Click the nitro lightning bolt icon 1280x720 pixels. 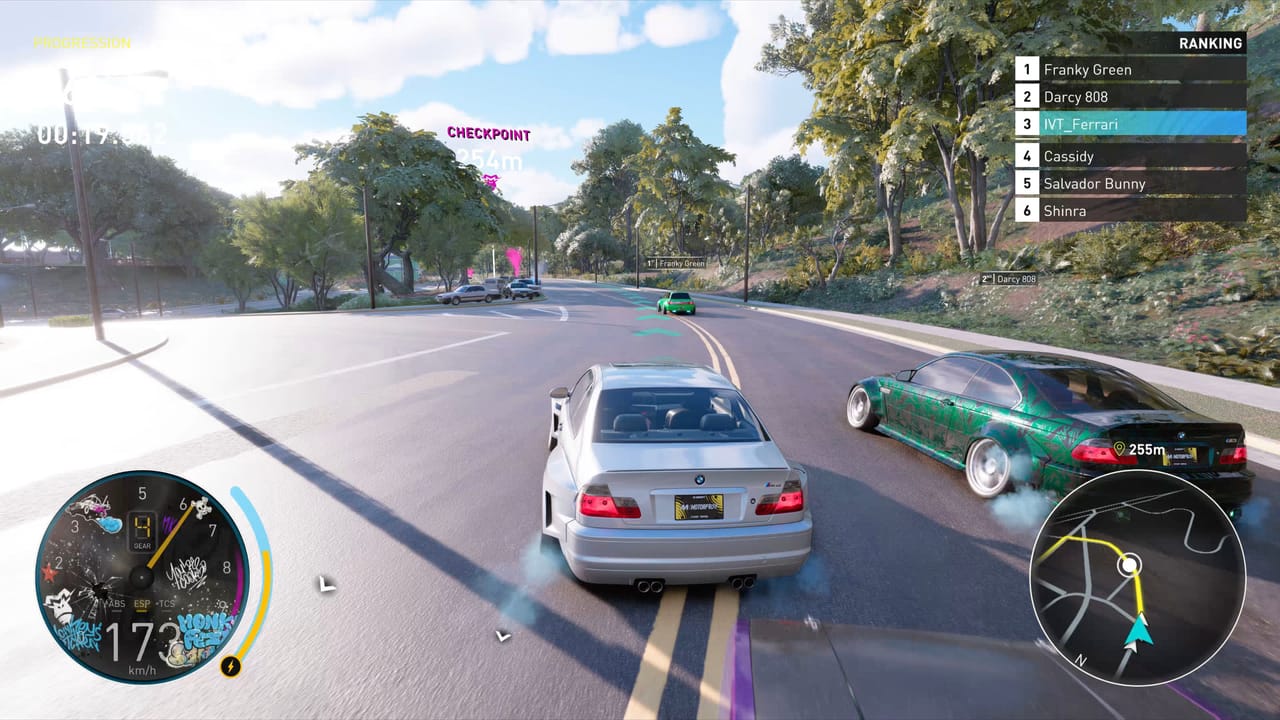coord(230,665)
